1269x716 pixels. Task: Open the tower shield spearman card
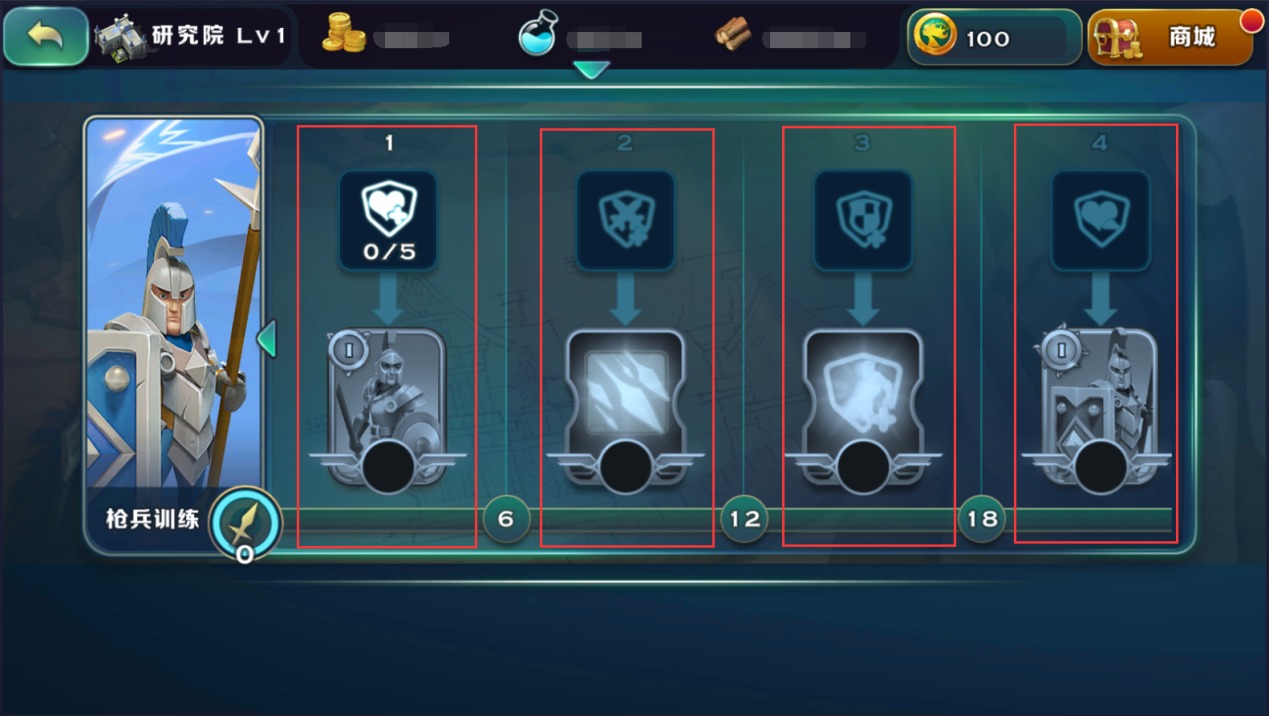[x=1099, y=405]
